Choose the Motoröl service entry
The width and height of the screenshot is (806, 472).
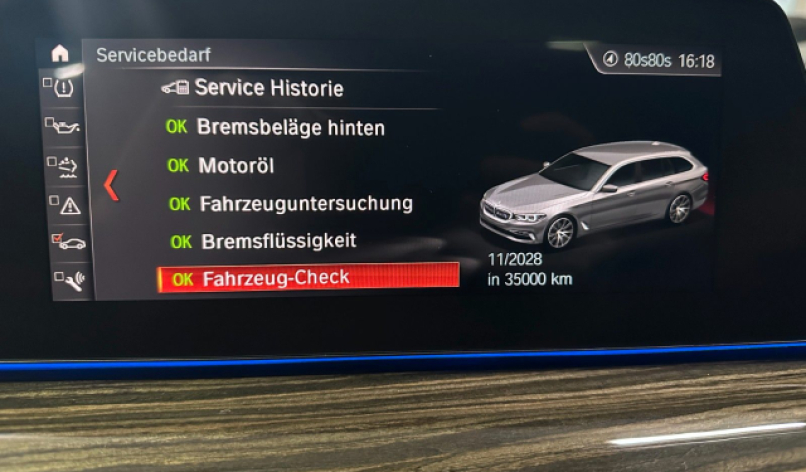click(x=222, y=166)
